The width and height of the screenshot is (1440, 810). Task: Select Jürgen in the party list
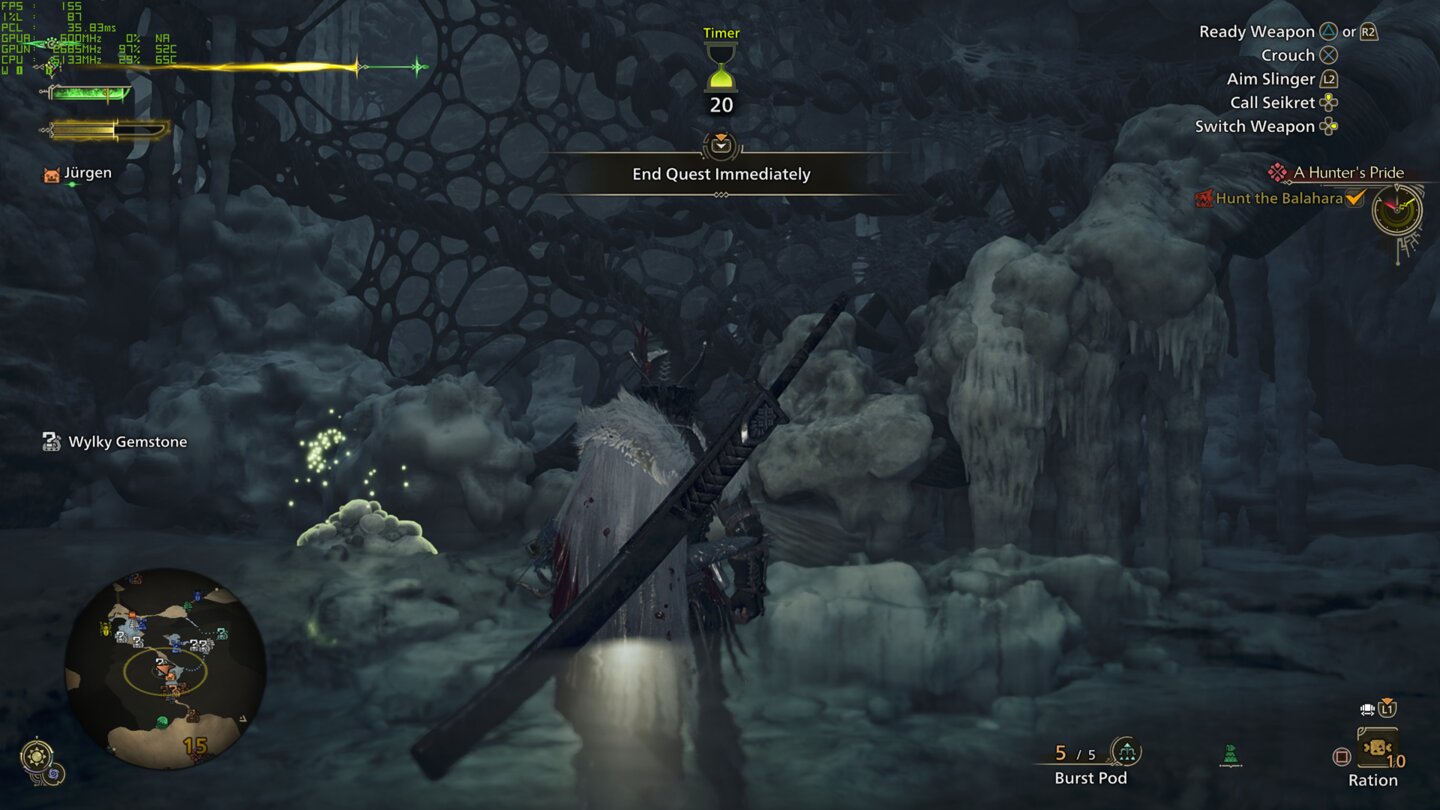pos(87,173)
